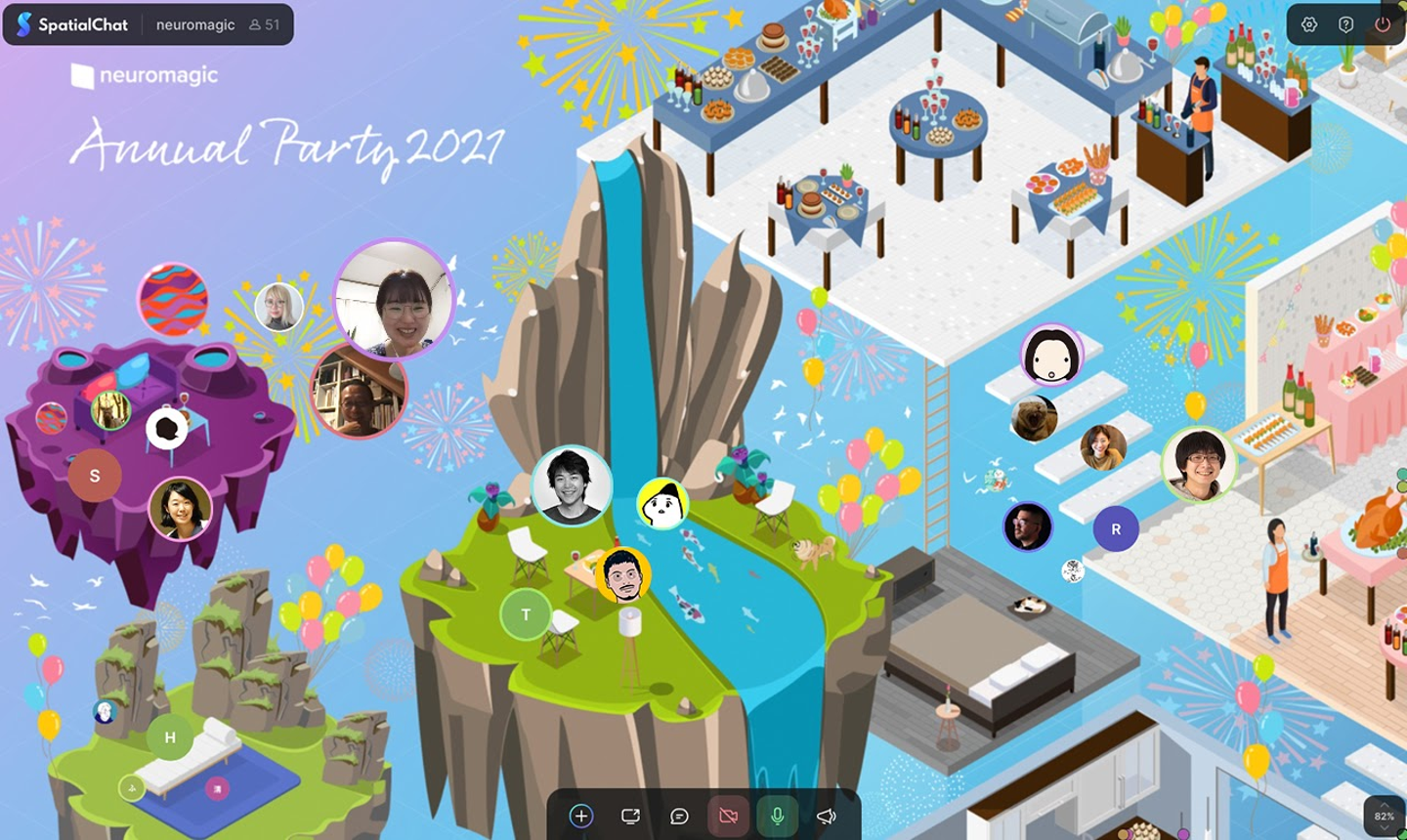Viewport: 1407px width, 840px height.
Task: Zoom in with the up arrow
Action: tap(1385, 805)
